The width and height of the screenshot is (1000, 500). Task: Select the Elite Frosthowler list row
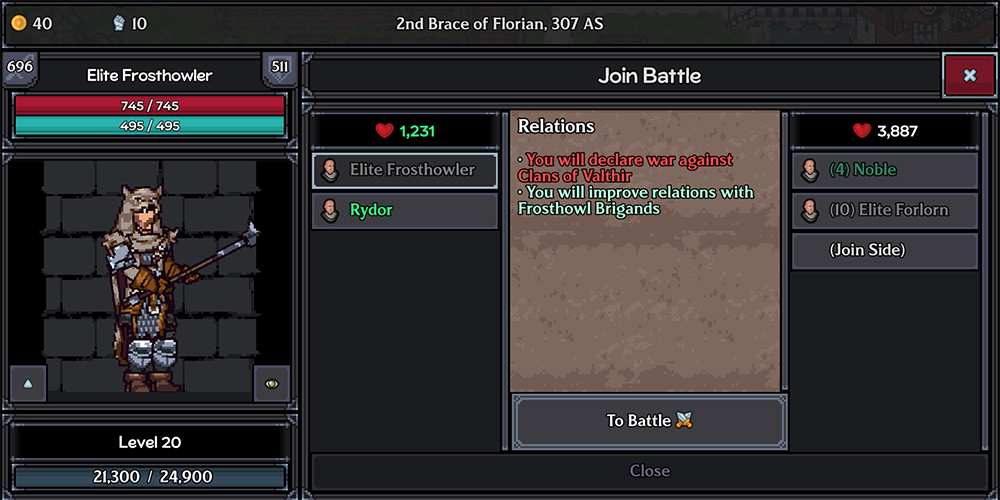[x=405, y=170]
